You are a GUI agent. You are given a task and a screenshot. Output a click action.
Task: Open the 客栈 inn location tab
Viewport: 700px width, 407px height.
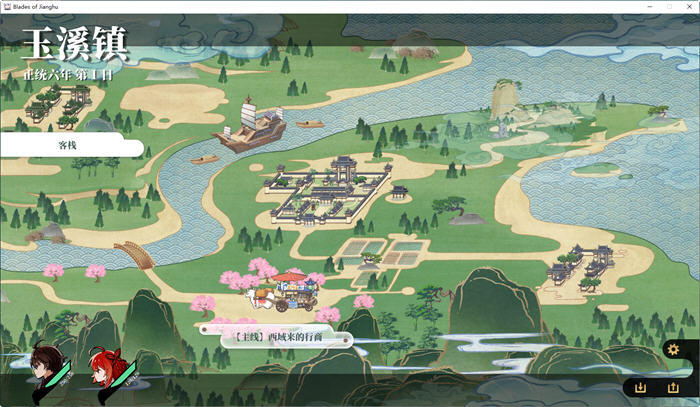click(x=68, y=146)
